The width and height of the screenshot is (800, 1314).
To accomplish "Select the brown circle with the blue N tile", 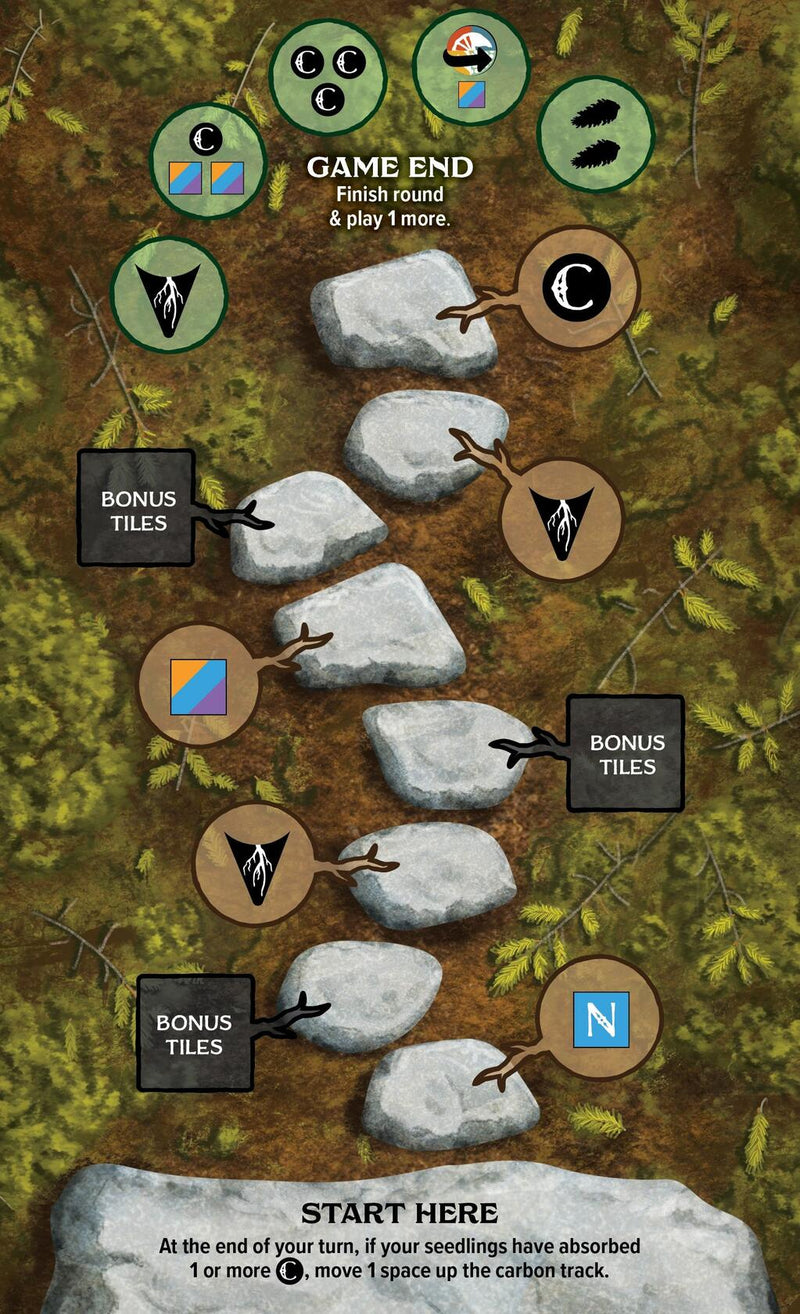I will coord(600,1019).
